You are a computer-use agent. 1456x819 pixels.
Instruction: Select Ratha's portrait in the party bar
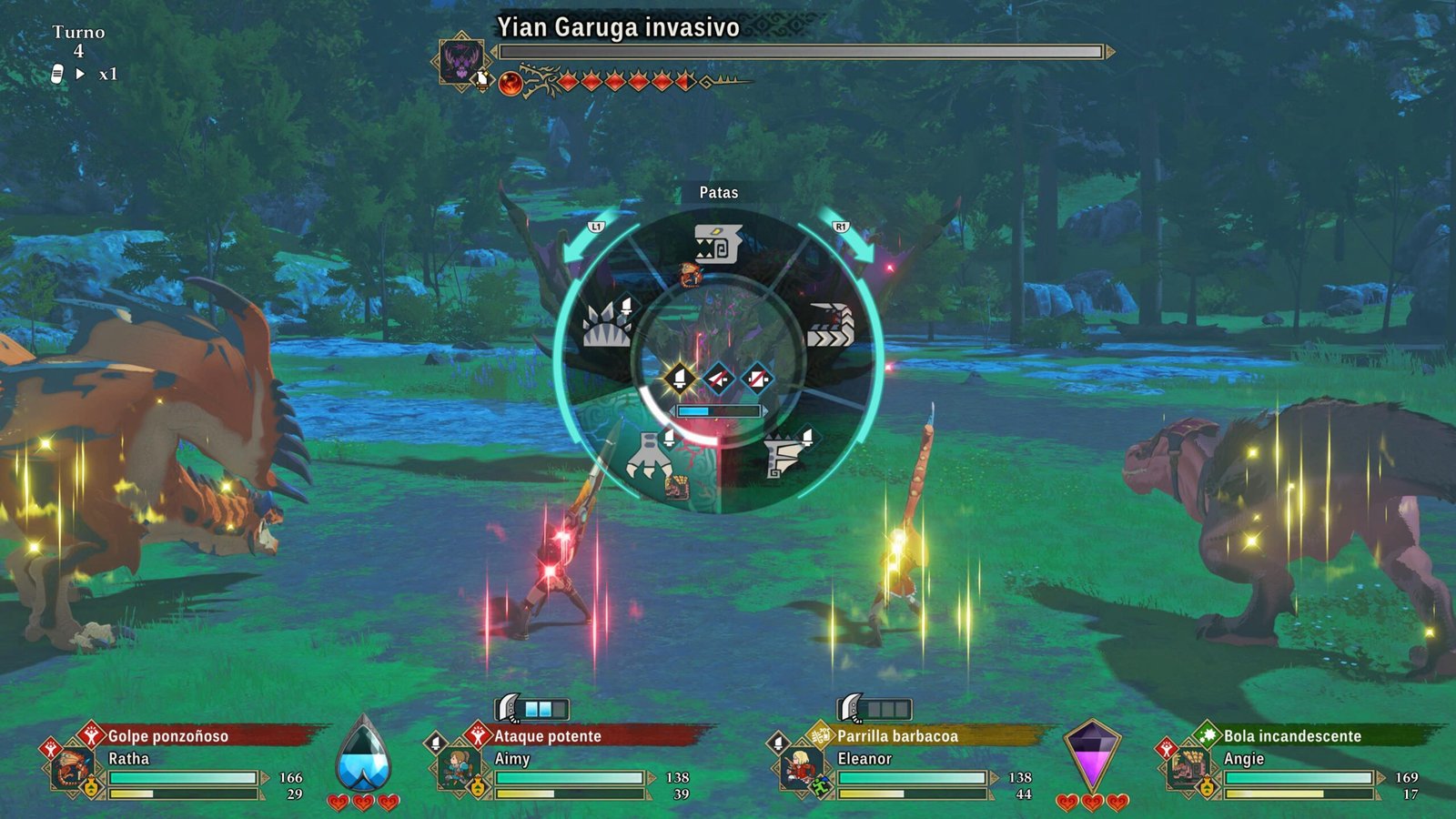point(71,767)
